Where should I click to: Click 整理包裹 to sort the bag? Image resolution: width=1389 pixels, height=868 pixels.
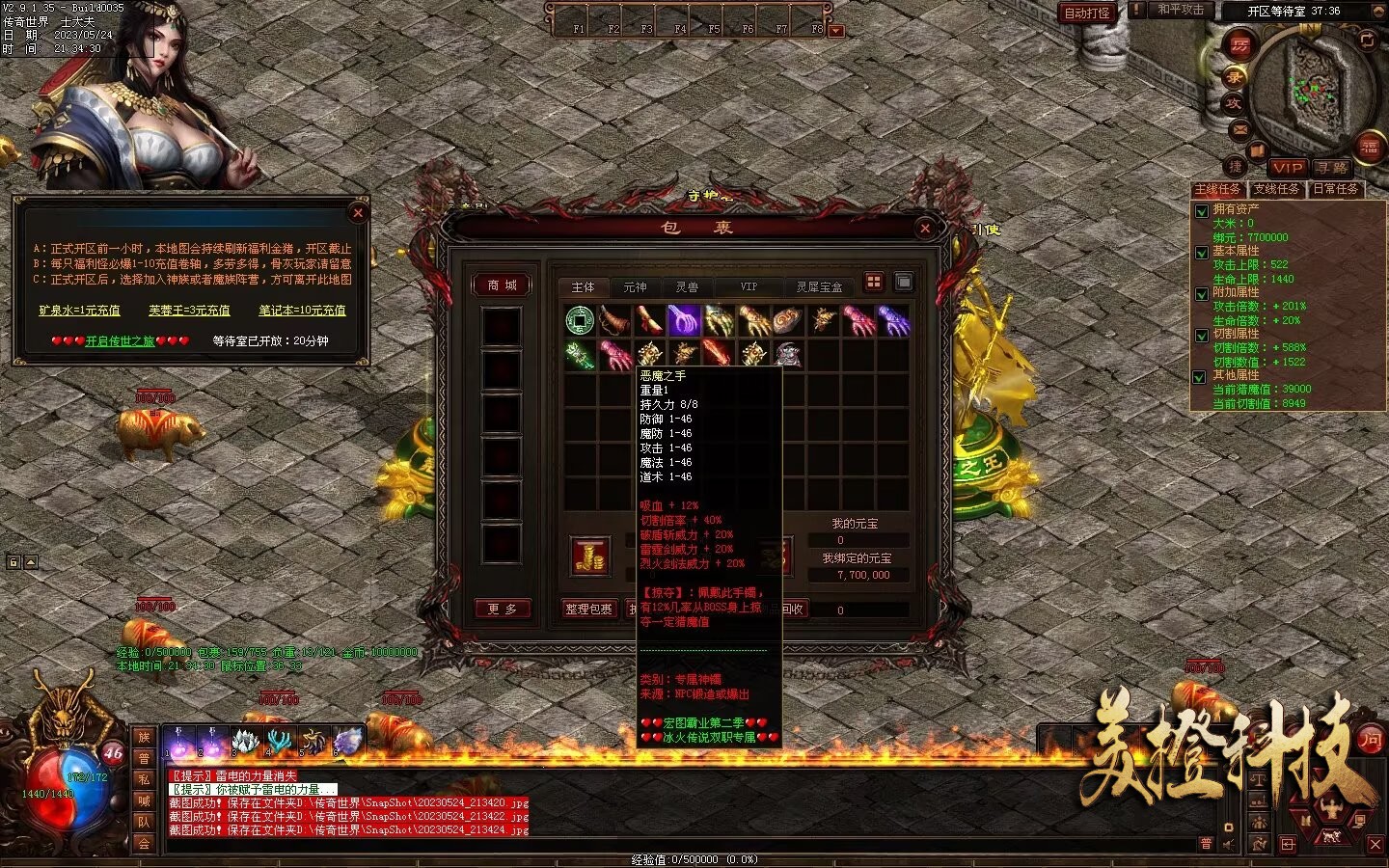[x=588, y=609]
